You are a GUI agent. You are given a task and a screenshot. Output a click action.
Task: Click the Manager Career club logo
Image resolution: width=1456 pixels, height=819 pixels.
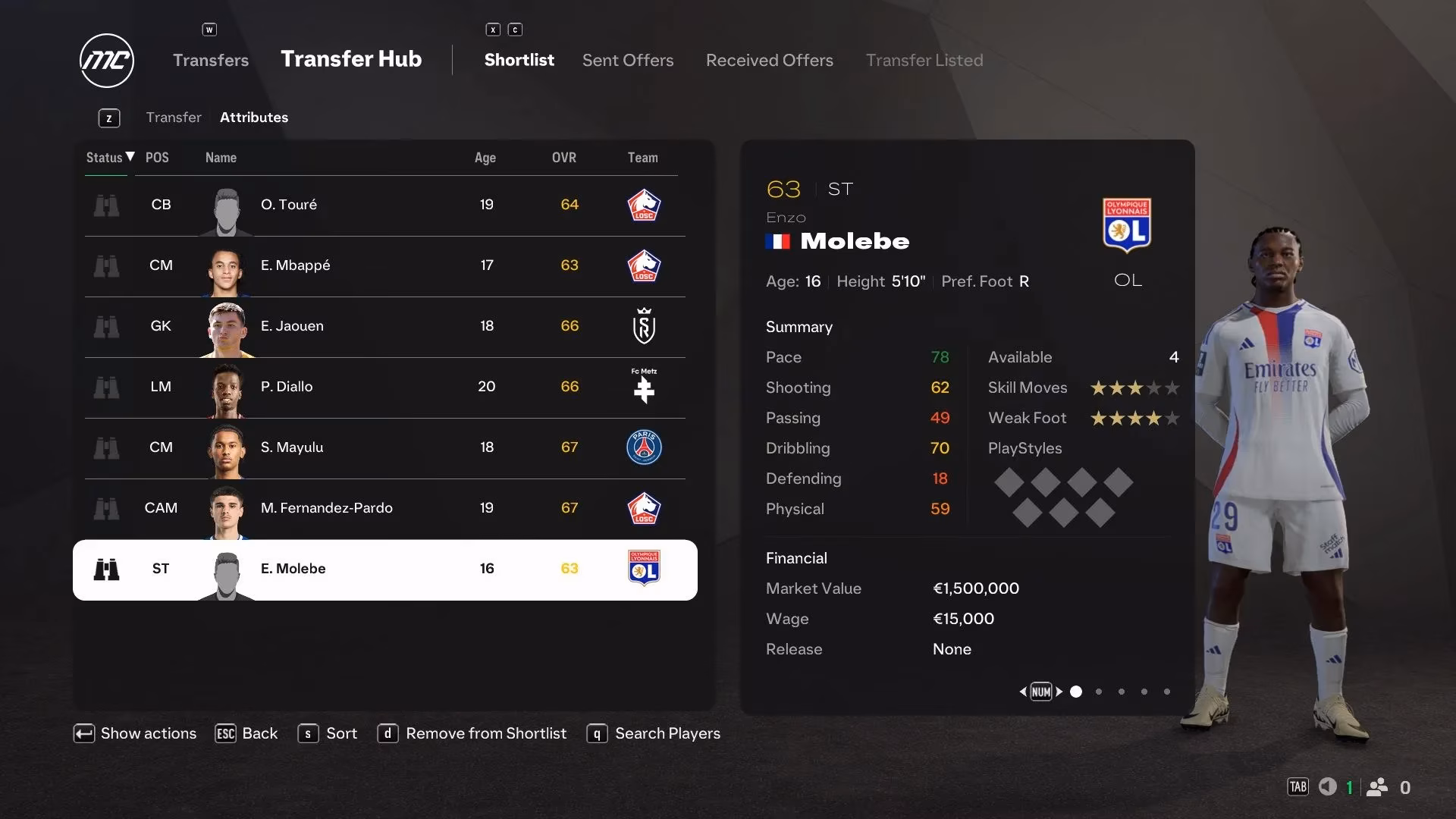pyautogui.click(x=106, y=61)
